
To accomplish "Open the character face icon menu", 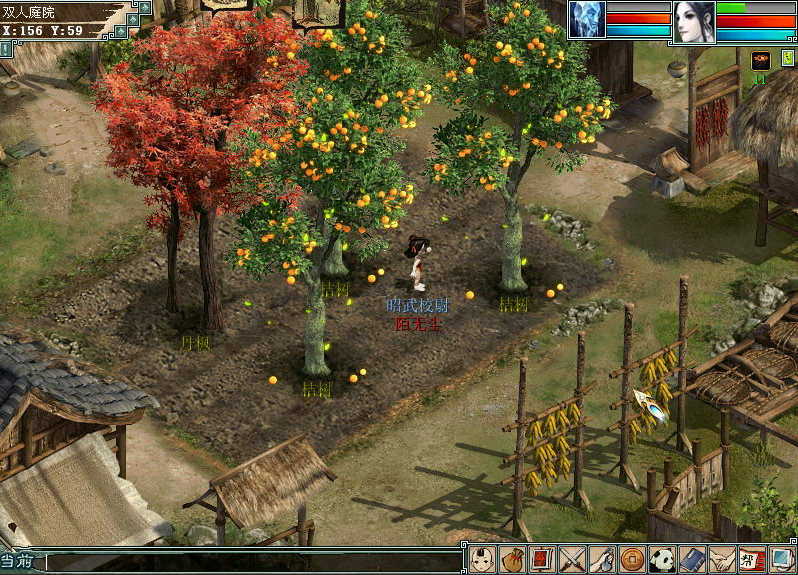I will pyautogui.click(x=483, y=559).
